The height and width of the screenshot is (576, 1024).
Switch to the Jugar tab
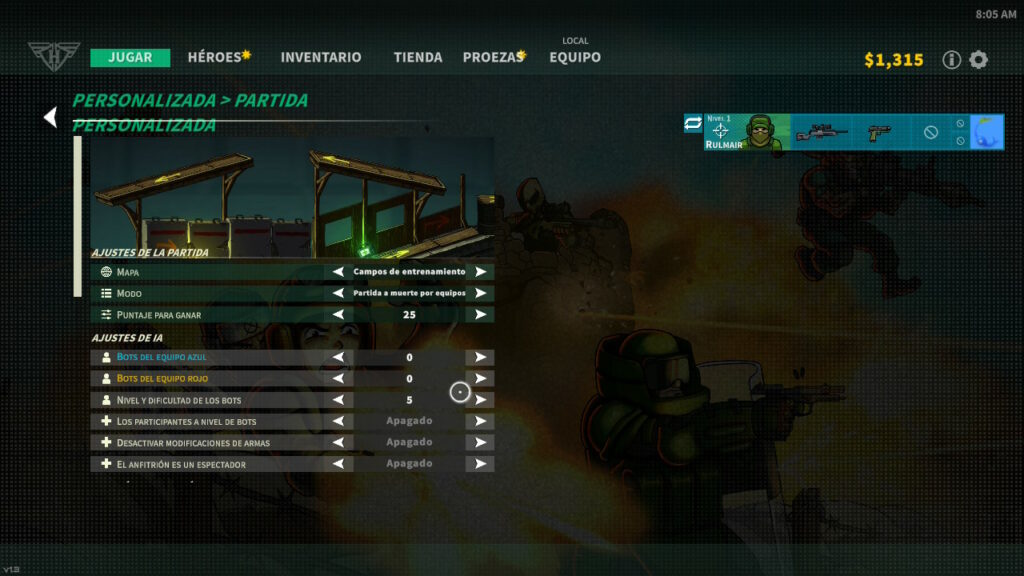point(130,58)
